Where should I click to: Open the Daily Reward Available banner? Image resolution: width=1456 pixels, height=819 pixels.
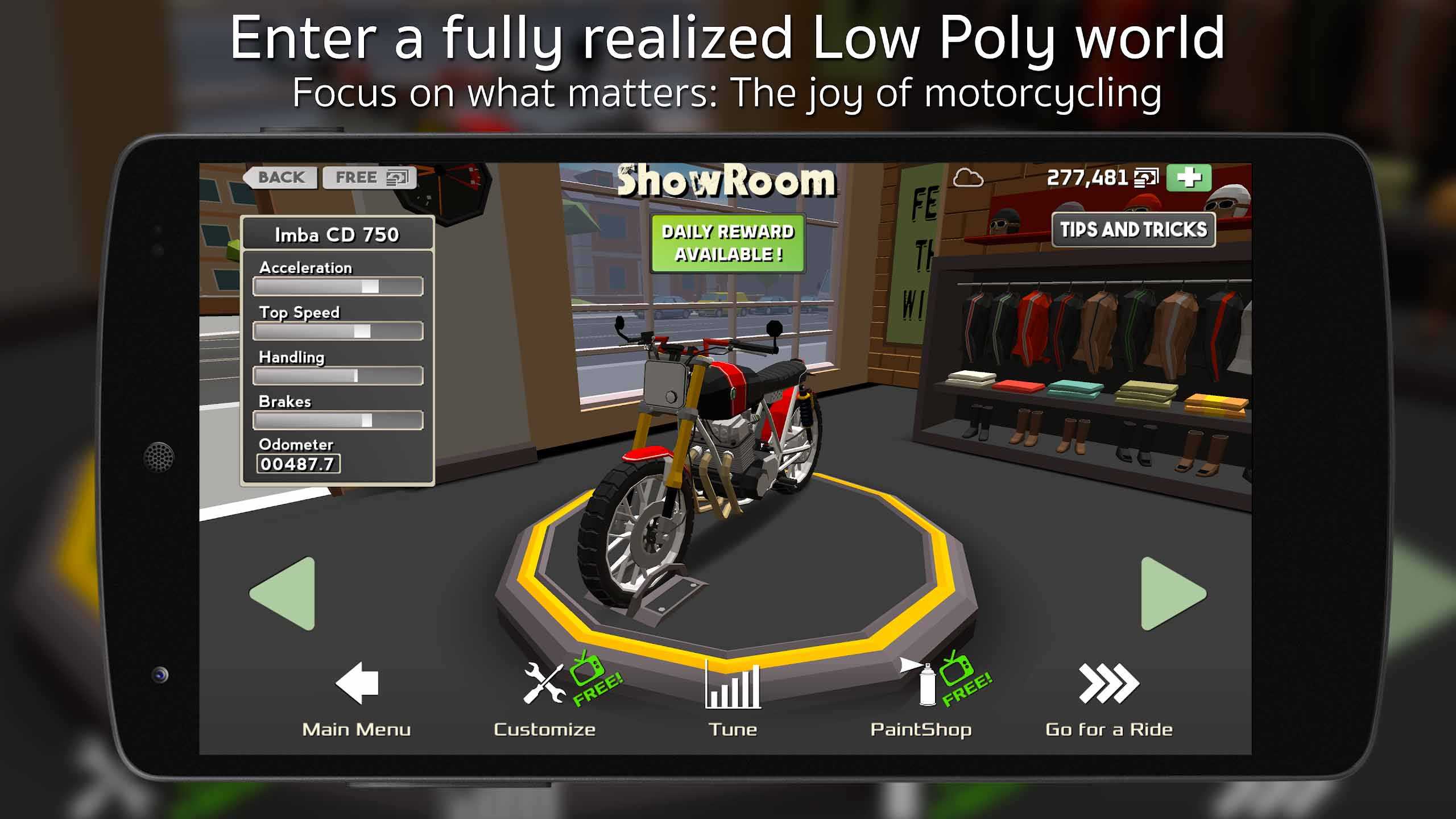pos(727,243)
